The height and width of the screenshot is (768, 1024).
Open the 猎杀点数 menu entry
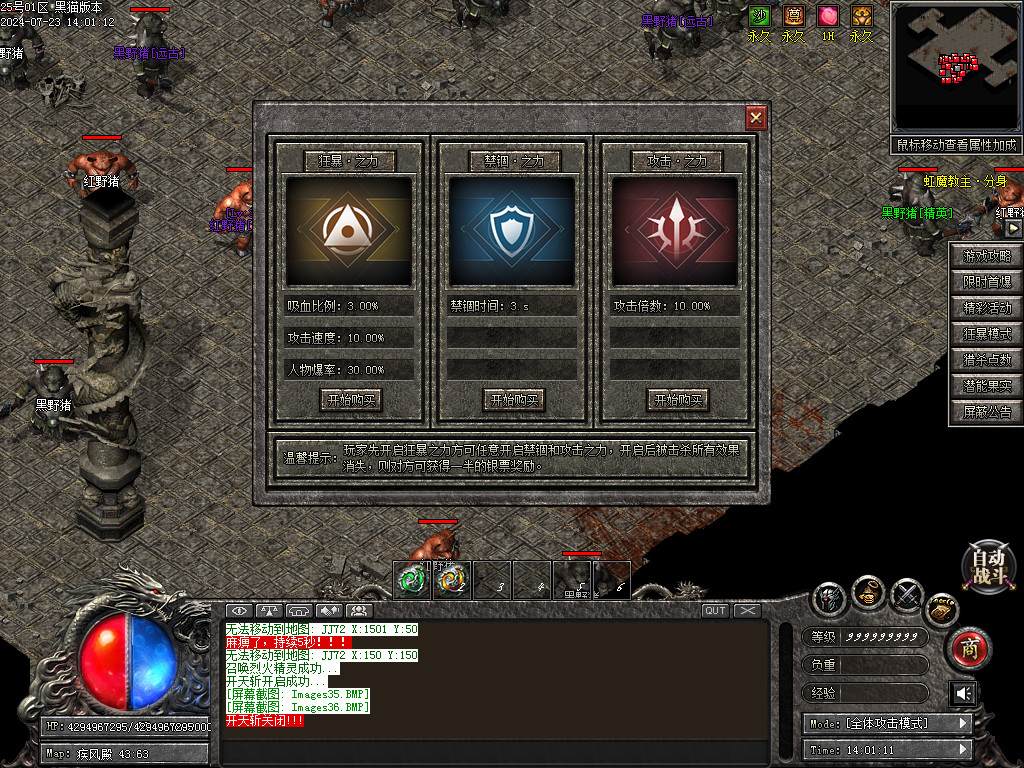[x=986, y=360]
